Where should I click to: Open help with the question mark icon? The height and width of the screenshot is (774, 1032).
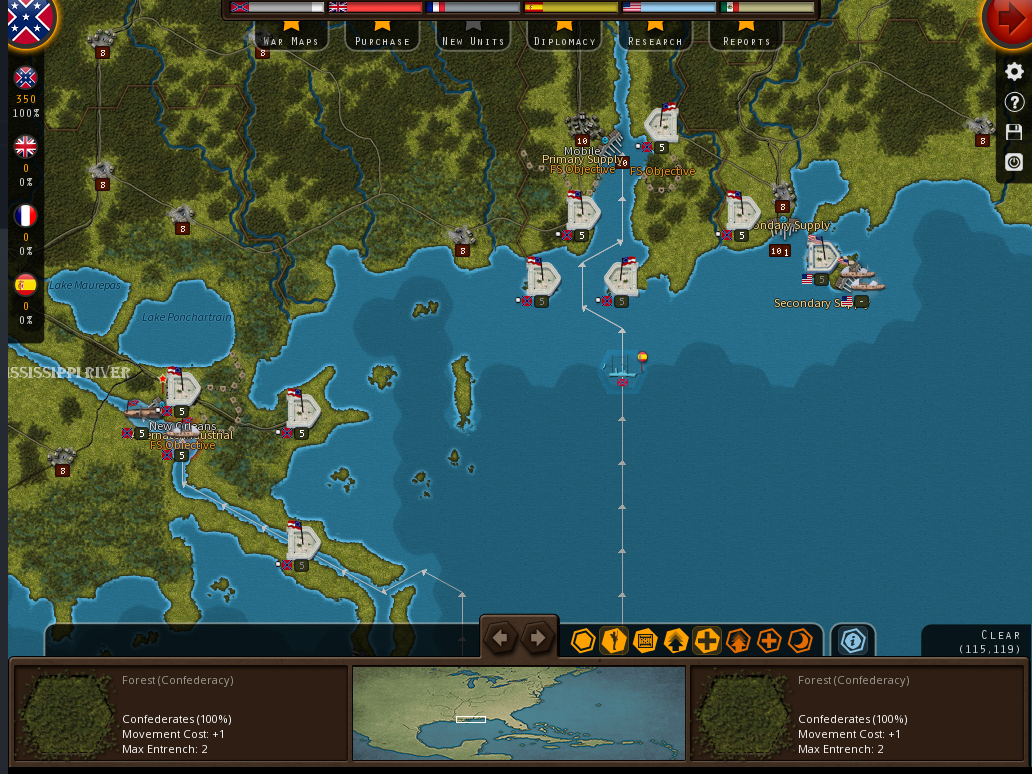[x=1014, y=102]
